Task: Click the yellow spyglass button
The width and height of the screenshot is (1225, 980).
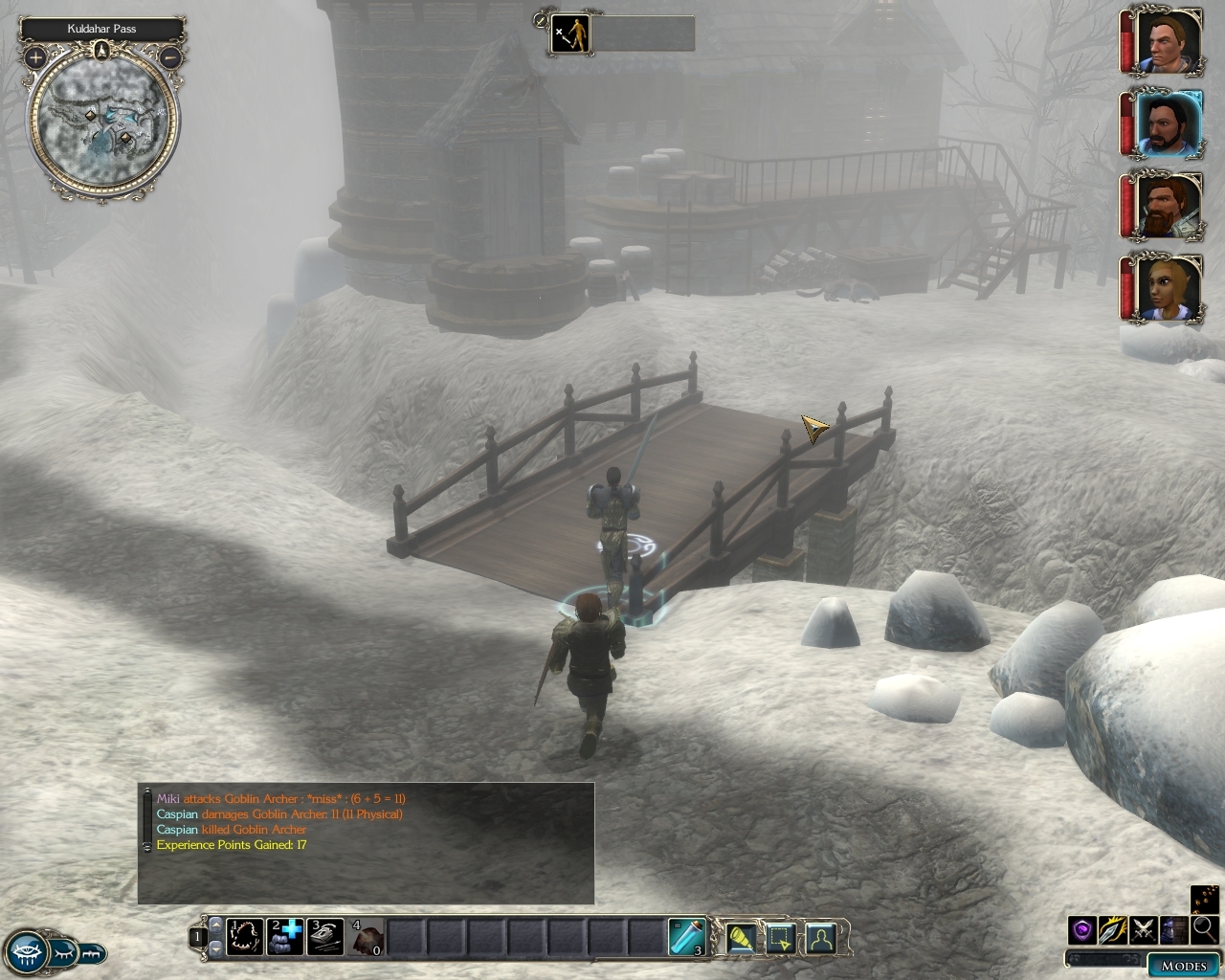Action: point(742,939)
